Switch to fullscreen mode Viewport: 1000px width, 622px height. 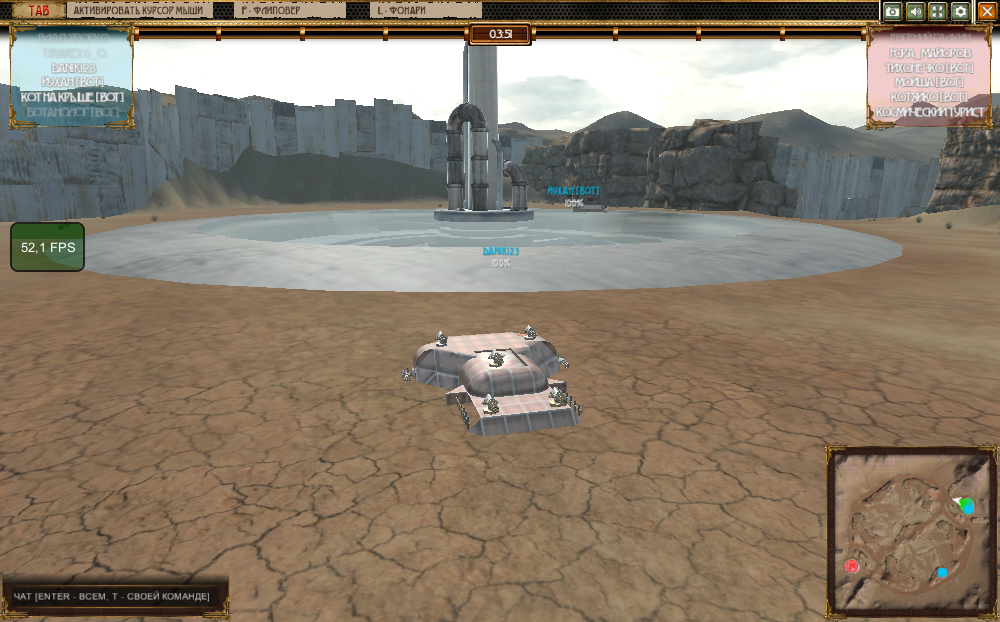(937, 11)
